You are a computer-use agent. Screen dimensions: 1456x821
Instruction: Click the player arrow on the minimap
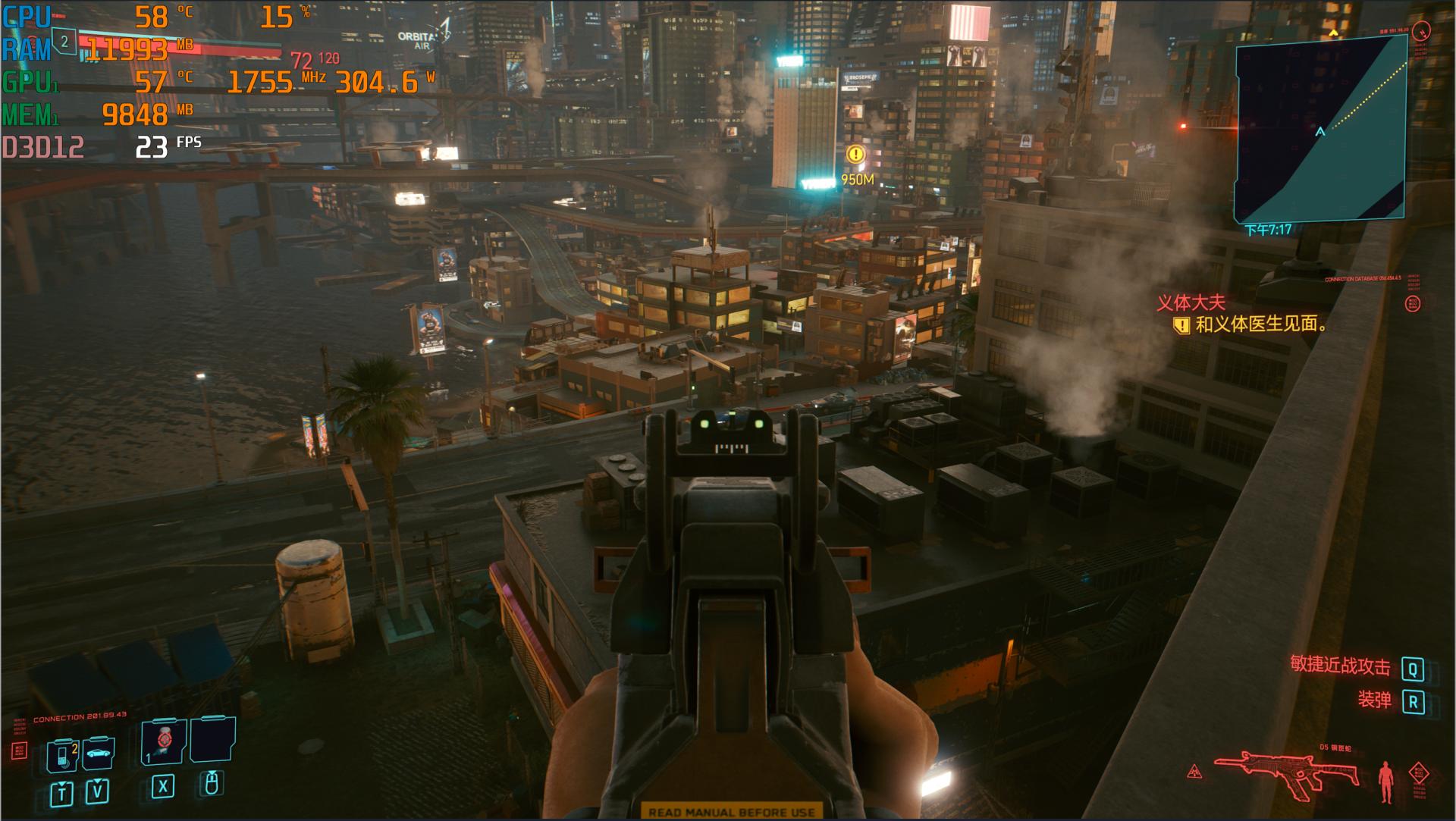click(x=1320, y=132)
